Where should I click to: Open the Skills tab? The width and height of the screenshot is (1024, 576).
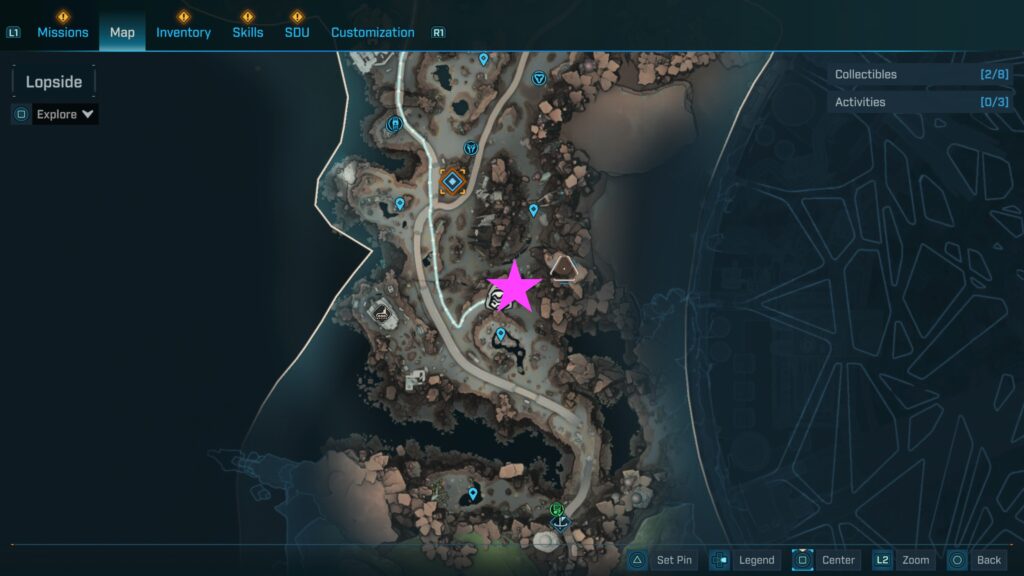tap(248, 32)
